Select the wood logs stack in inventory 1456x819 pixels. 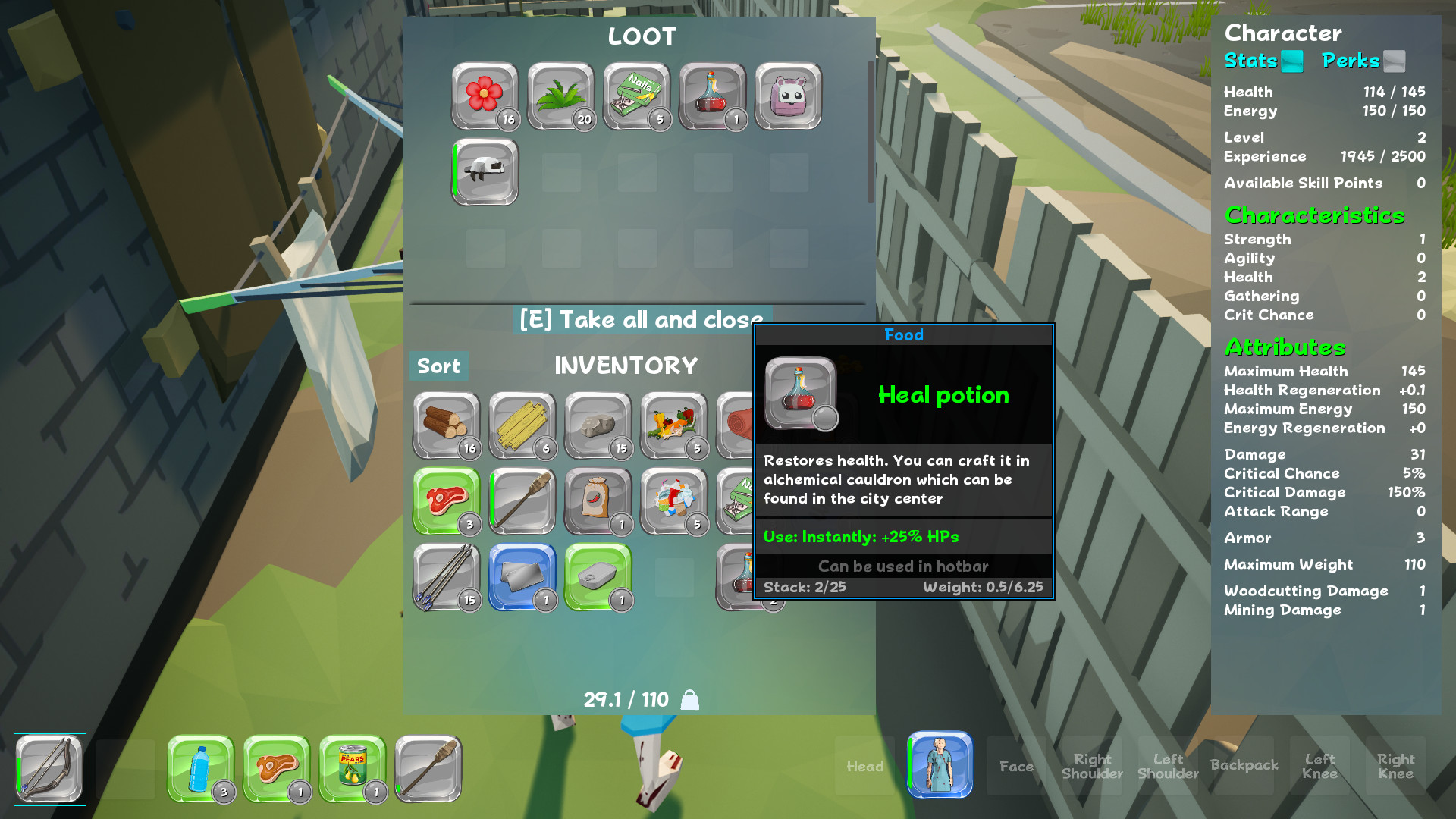point(446,425)
